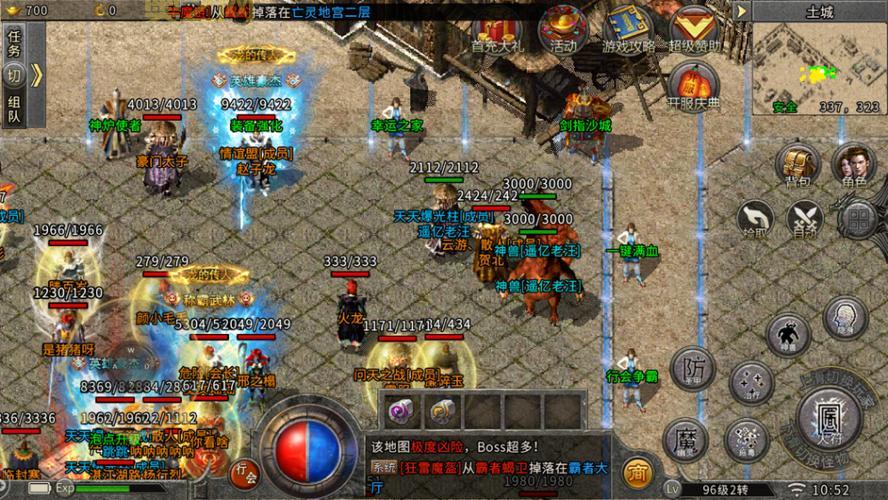Tap the crossed-swords button beside 拾取

click(804, 219)
